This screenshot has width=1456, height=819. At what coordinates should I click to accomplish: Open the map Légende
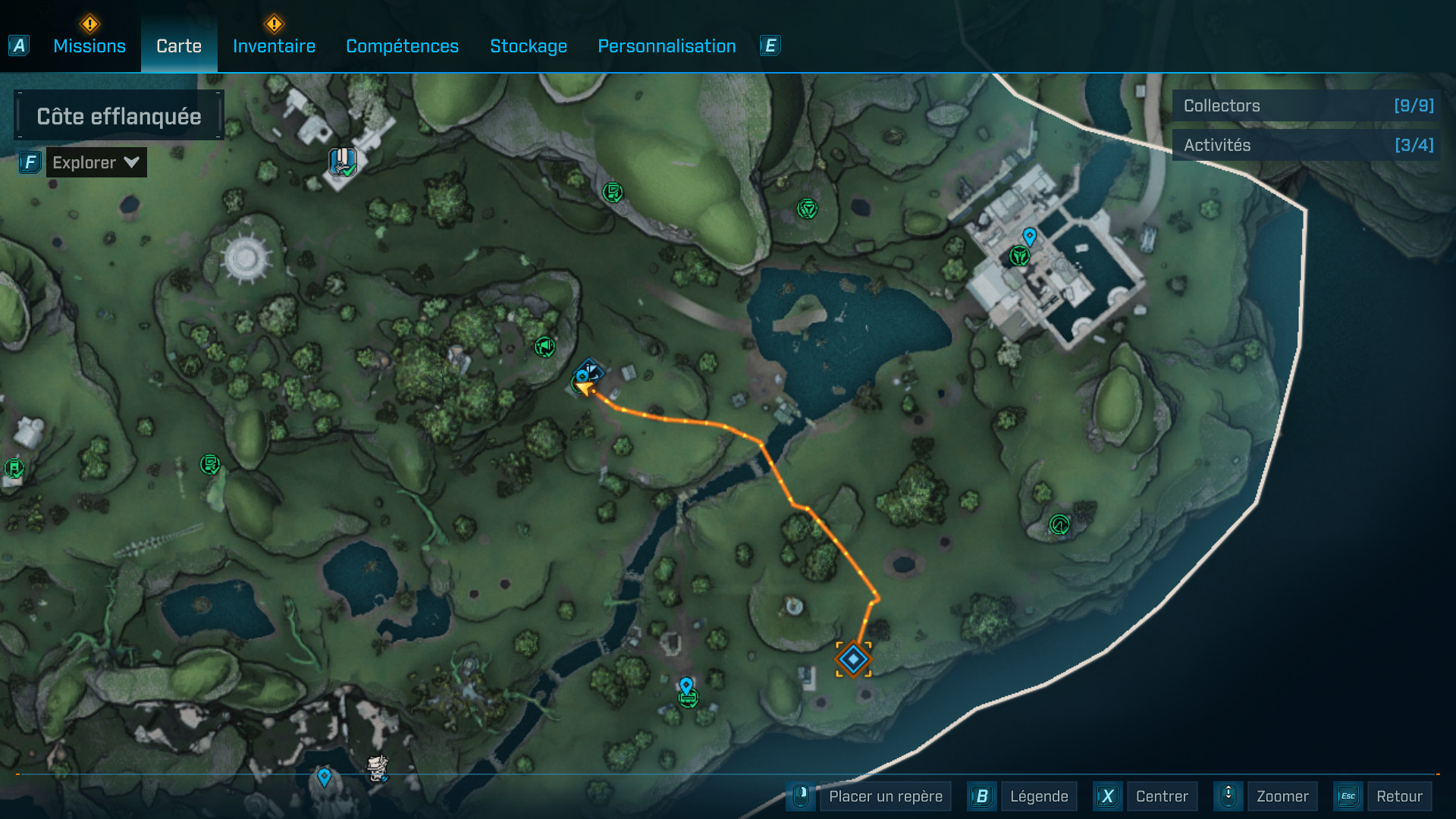(1038, 796)
